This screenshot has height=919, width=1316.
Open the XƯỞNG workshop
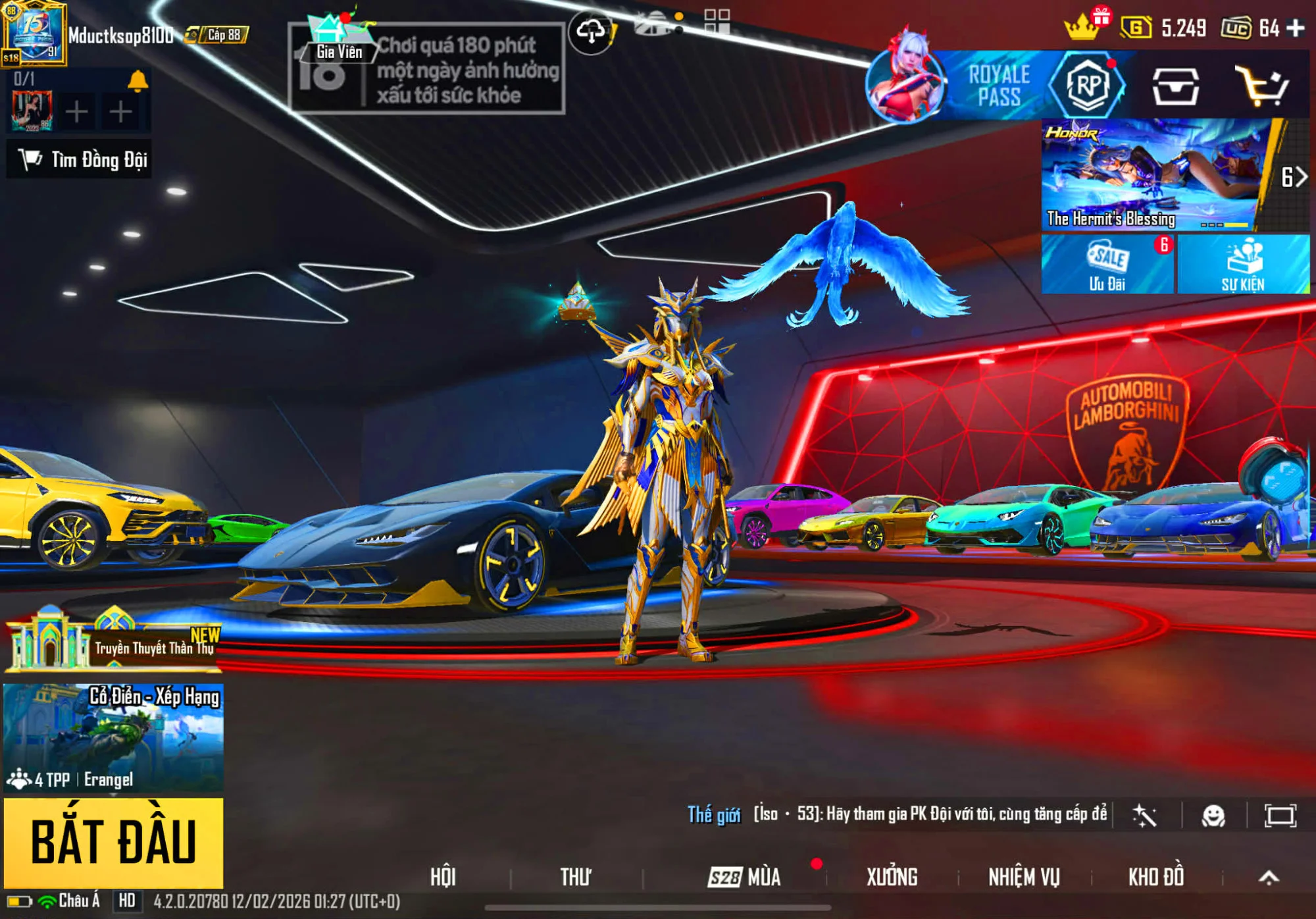(x=892, y=877)
